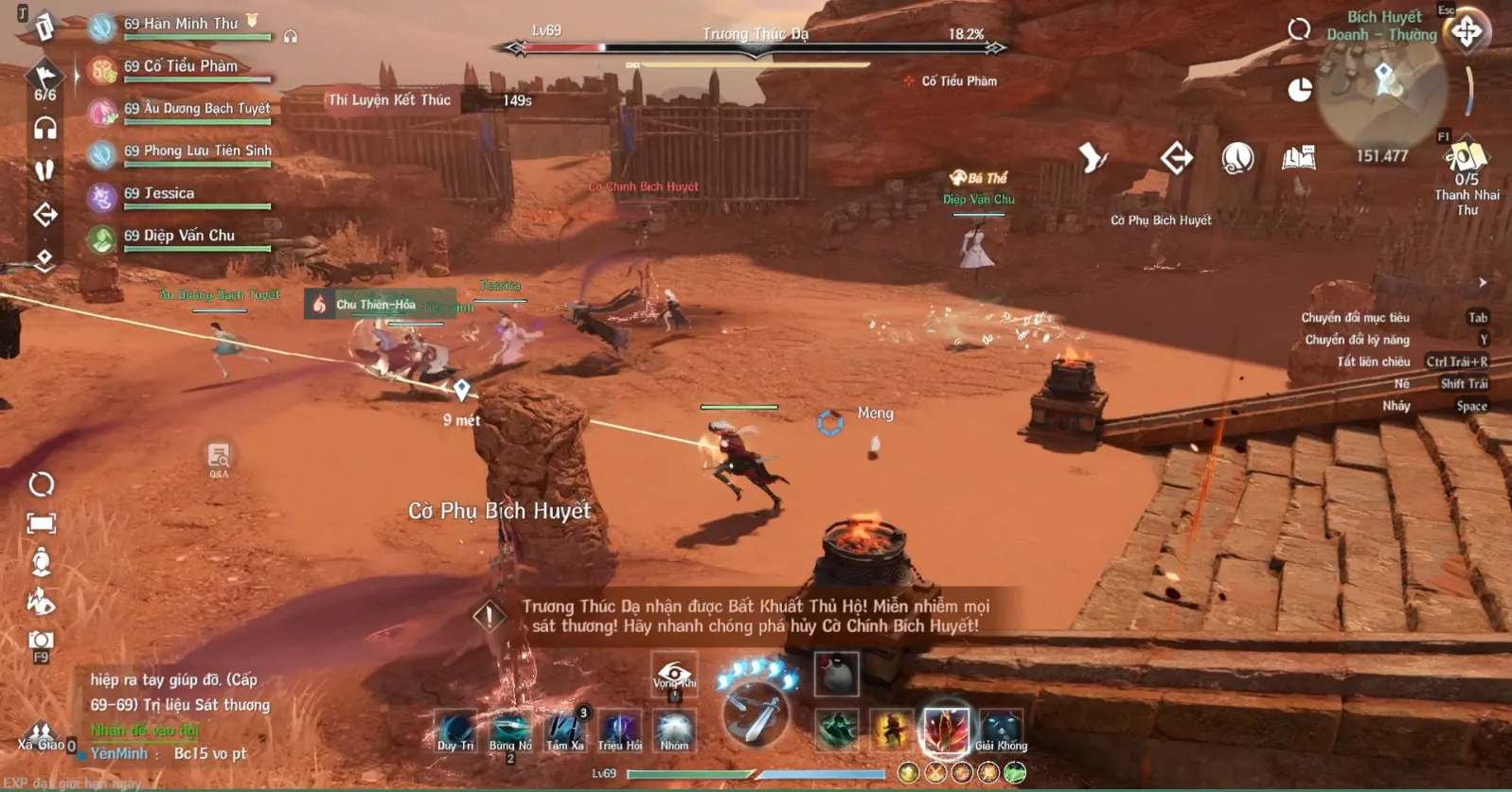Use the Tầm Xa skill
The image size is (1512, 792).
coord(565,730)
